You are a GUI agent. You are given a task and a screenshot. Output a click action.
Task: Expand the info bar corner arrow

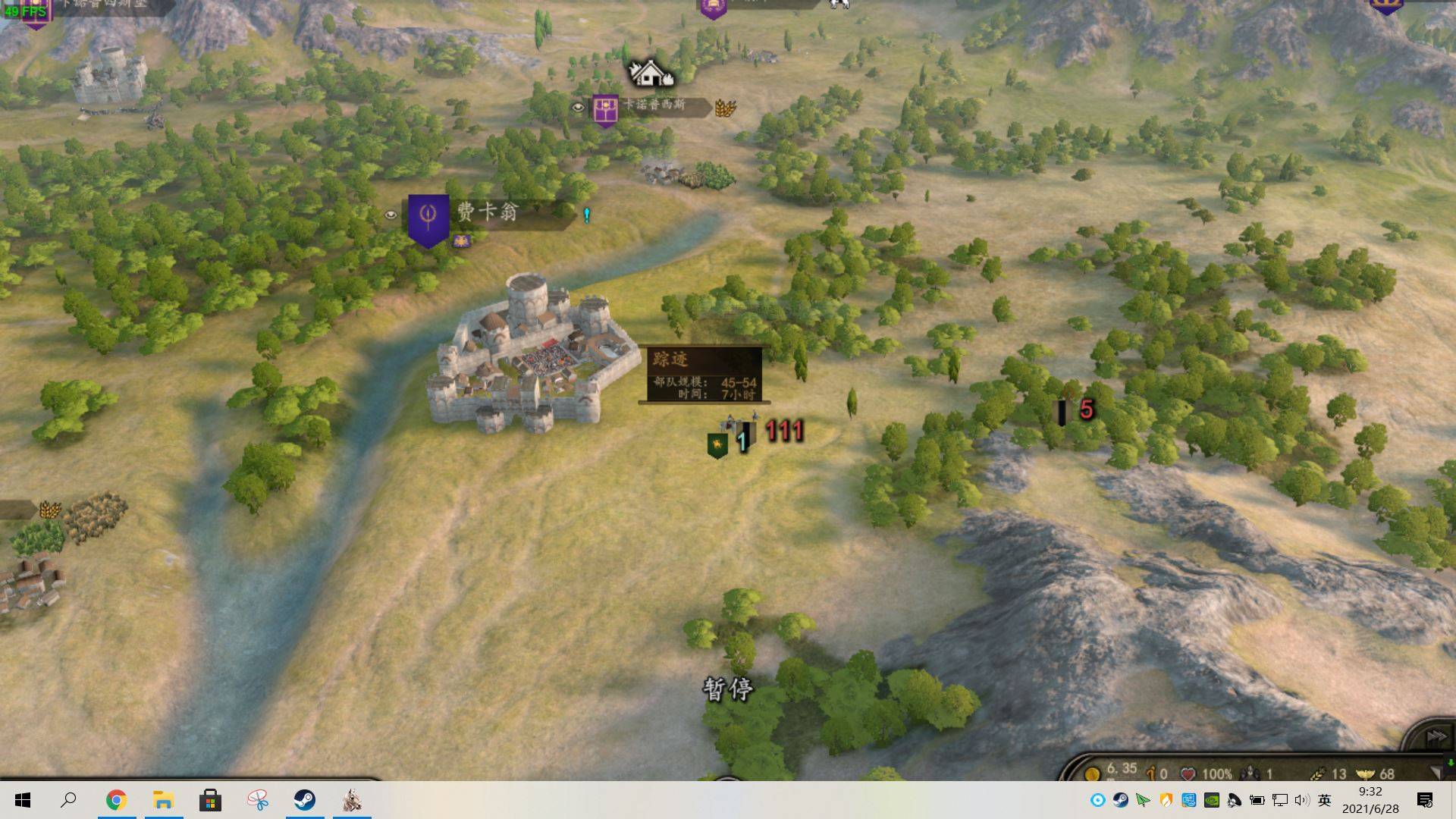point(1435,773)
